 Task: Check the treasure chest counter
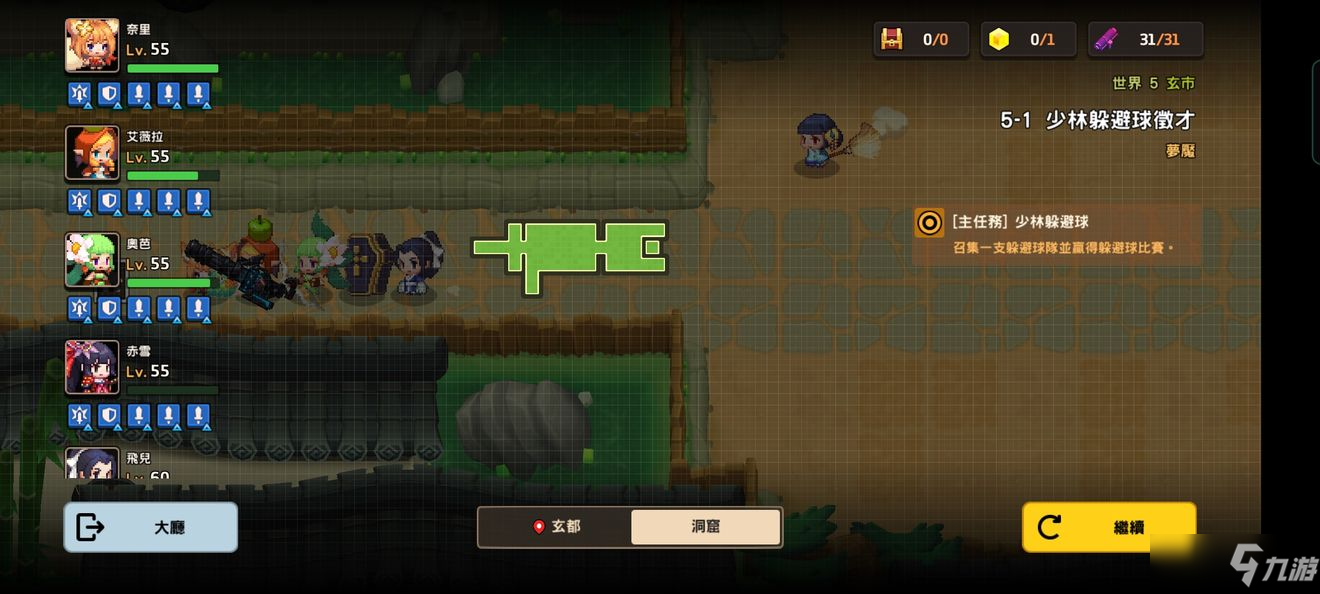[921, 40]
